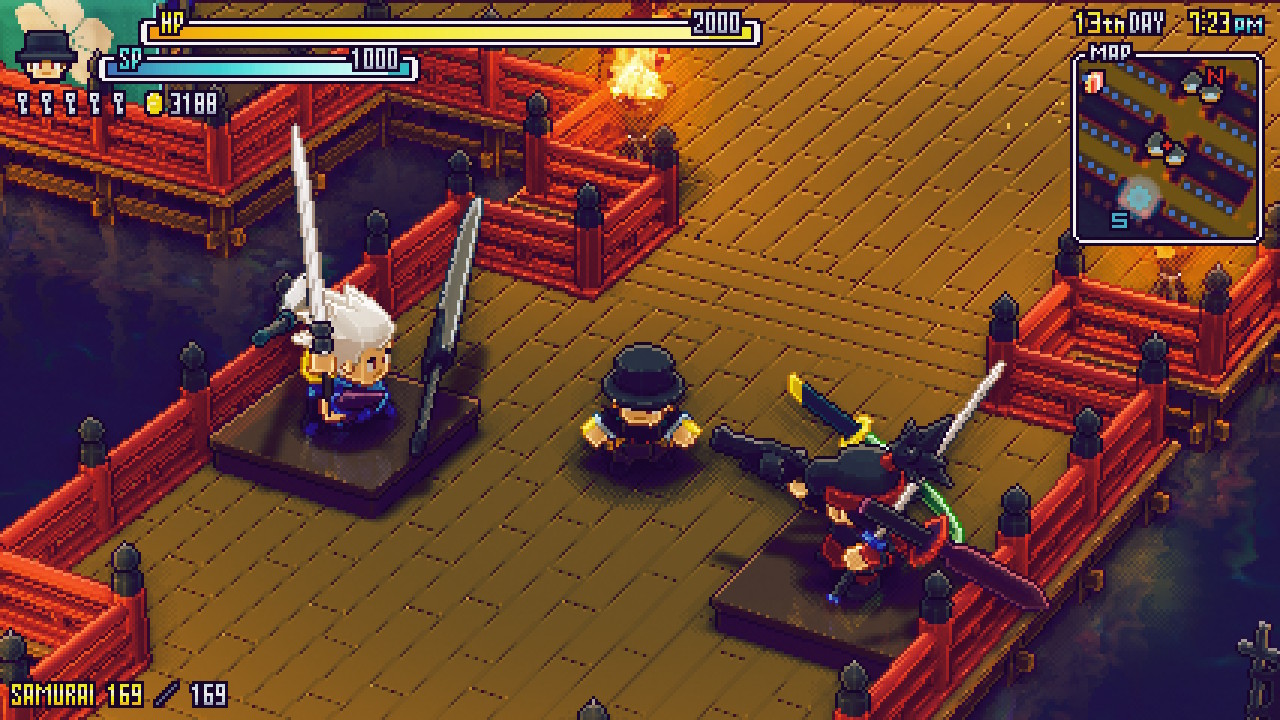Select the glowing blue marker on the minimap
The image size is (1280, 720).
[1138, 193]
